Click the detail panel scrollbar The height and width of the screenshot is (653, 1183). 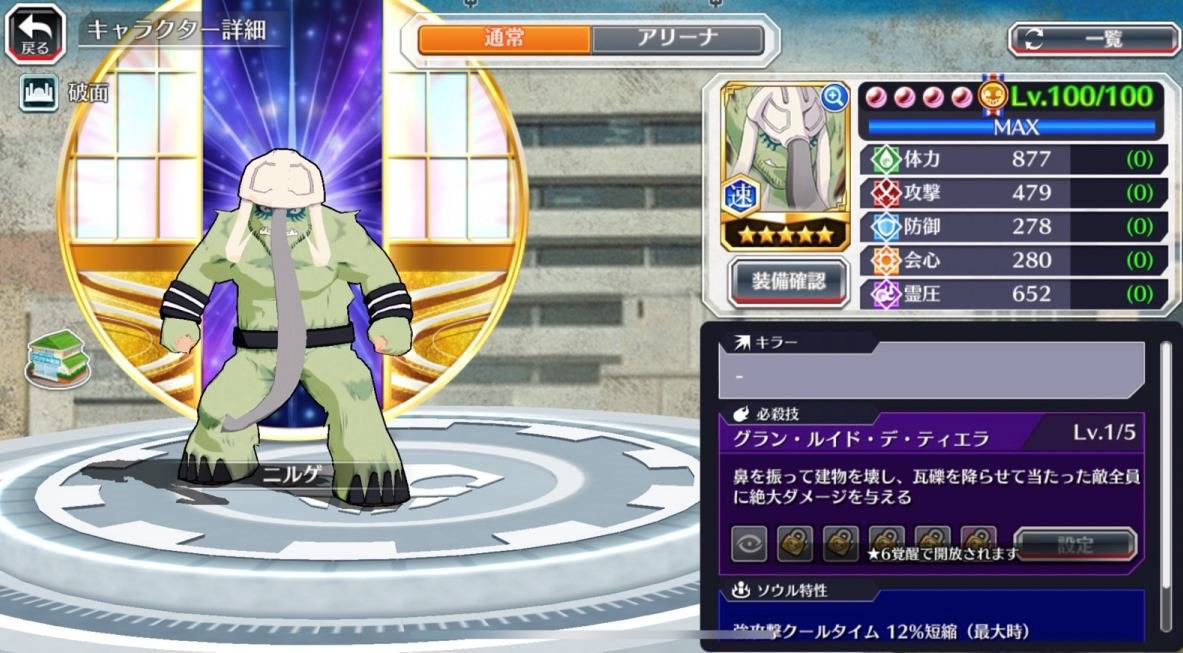[x=1165, y=480]
